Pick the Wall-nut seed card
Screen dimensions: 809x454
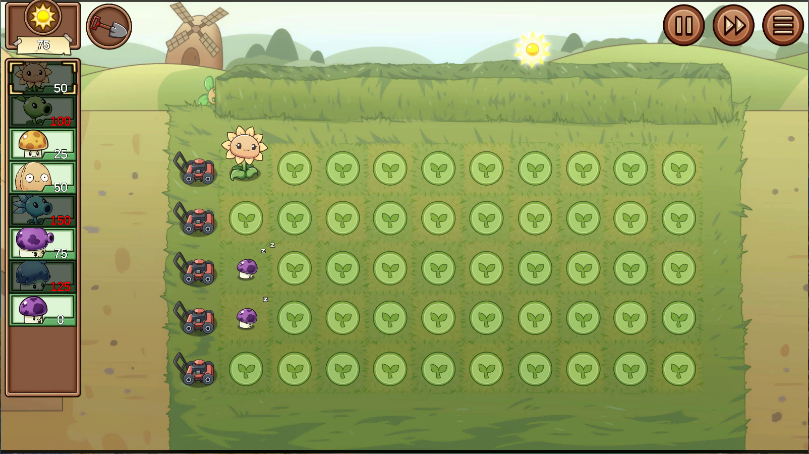(x=42, y=177)
